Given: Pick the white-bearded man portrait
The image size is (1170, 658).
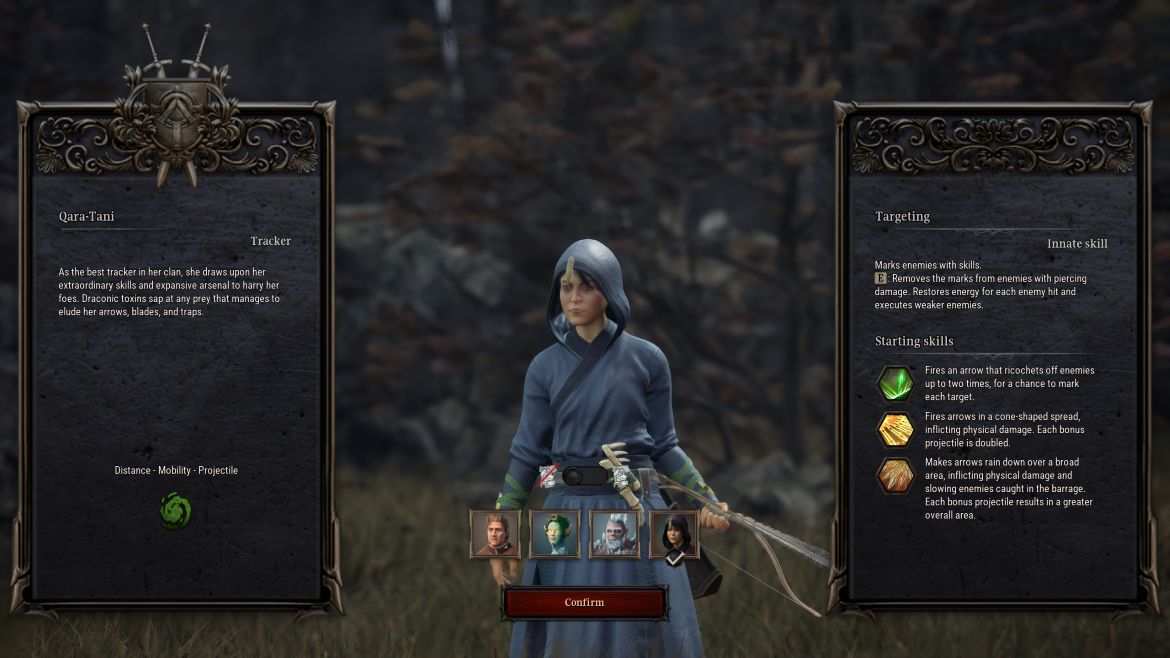Looking at the screenshot, I should point(614,534).
